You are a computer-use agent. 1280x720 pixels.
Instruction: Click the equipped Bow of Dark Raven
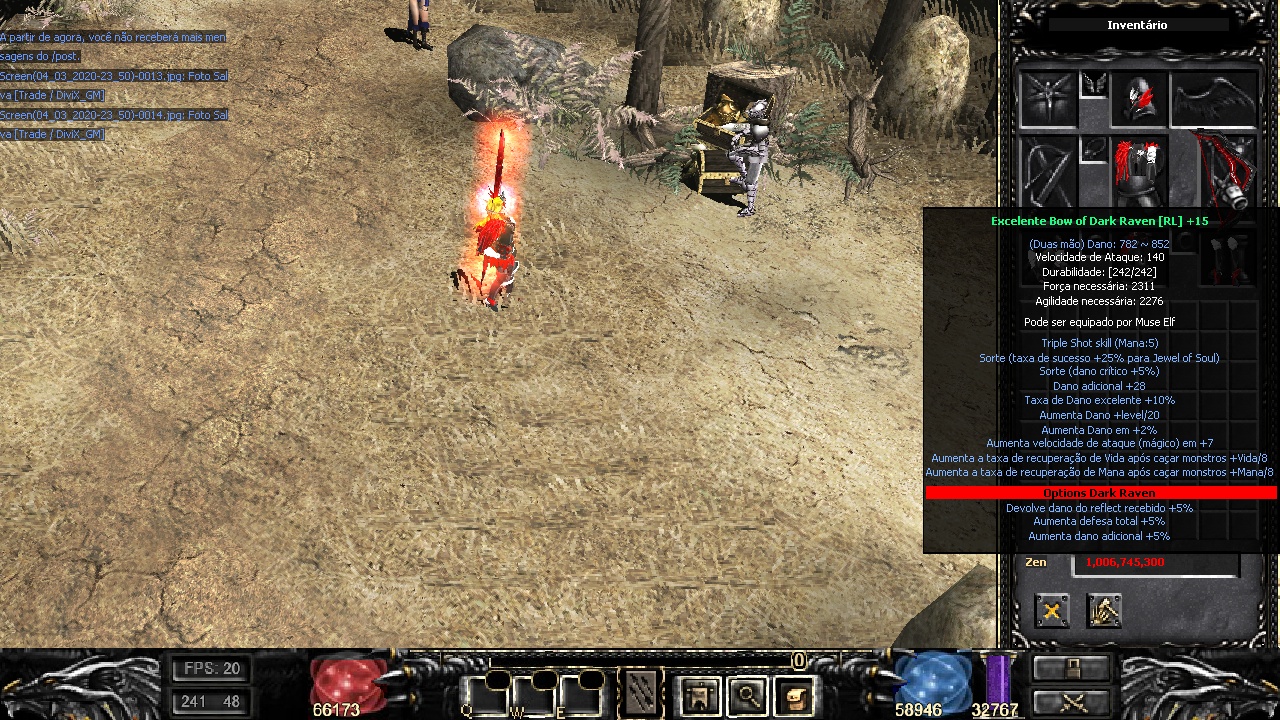pos(1227,168)
